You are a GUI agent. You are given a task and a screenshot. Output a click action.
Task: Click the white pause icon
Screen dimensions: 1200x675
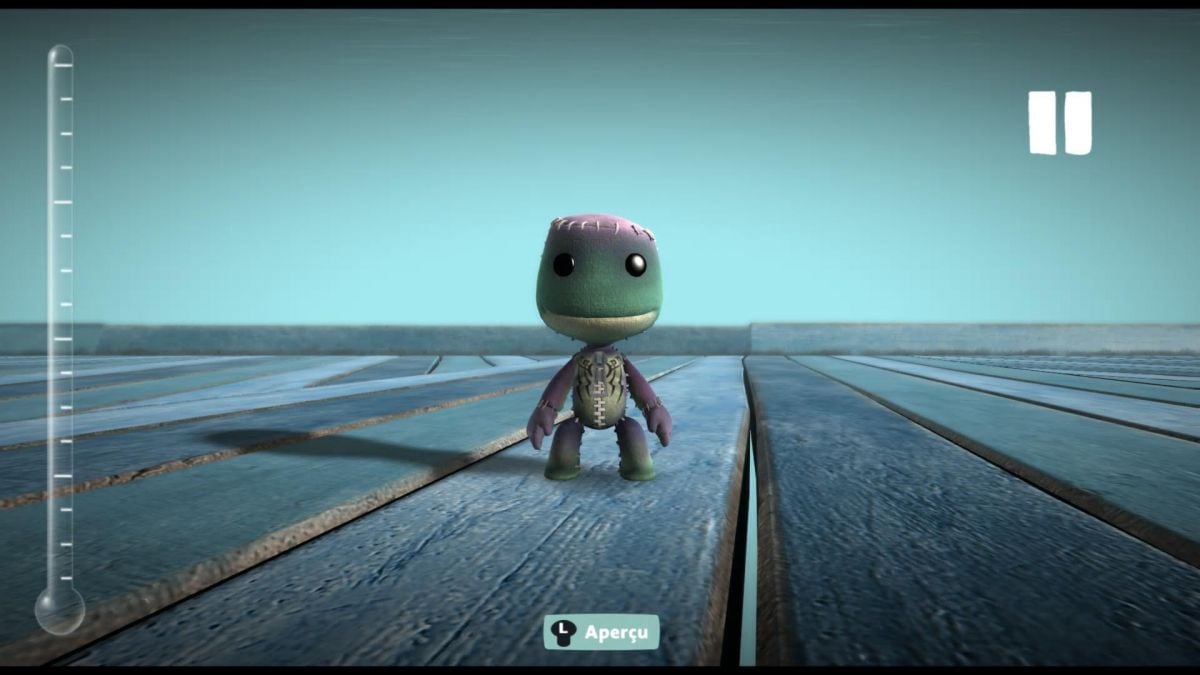tap(1060, 123)
